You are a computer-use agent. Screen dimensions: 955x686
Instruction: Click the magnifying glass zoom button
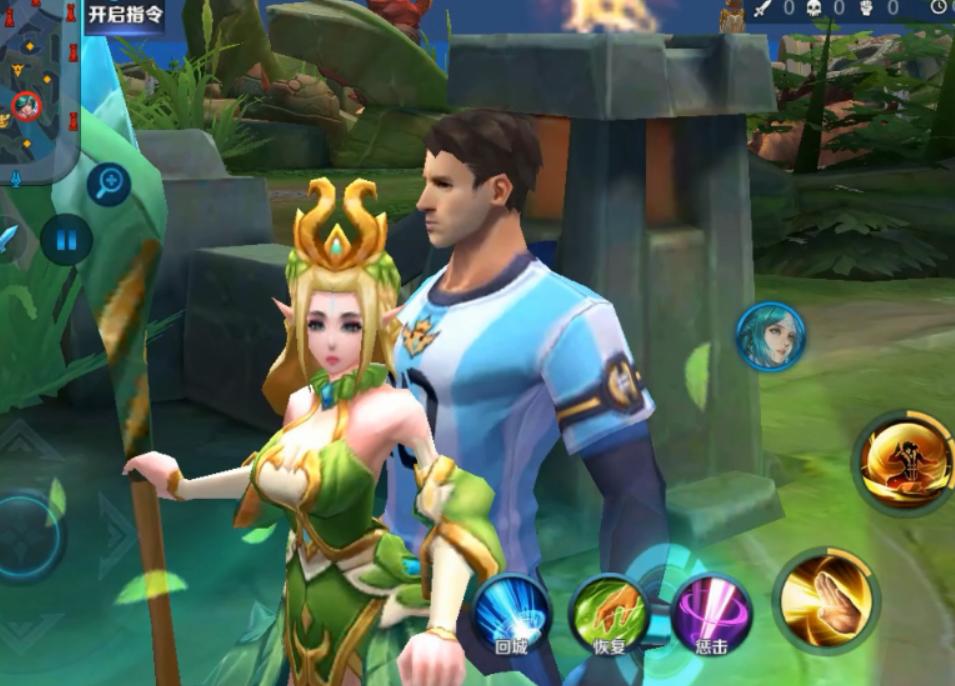click(108, 183)
